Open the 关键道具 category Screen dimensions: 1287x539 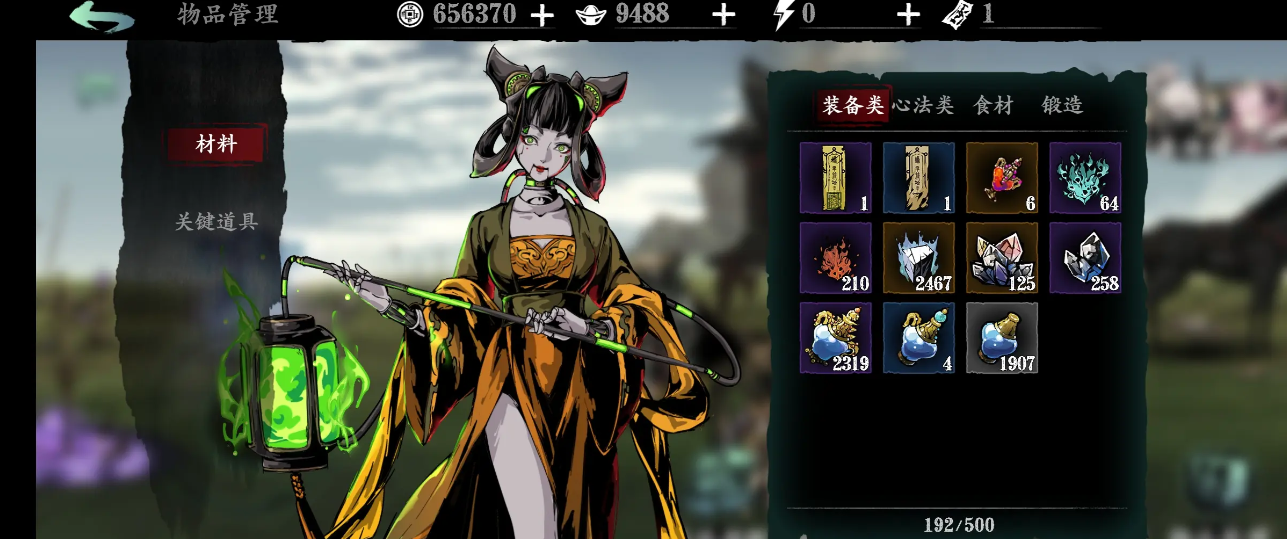click(216, 222)
